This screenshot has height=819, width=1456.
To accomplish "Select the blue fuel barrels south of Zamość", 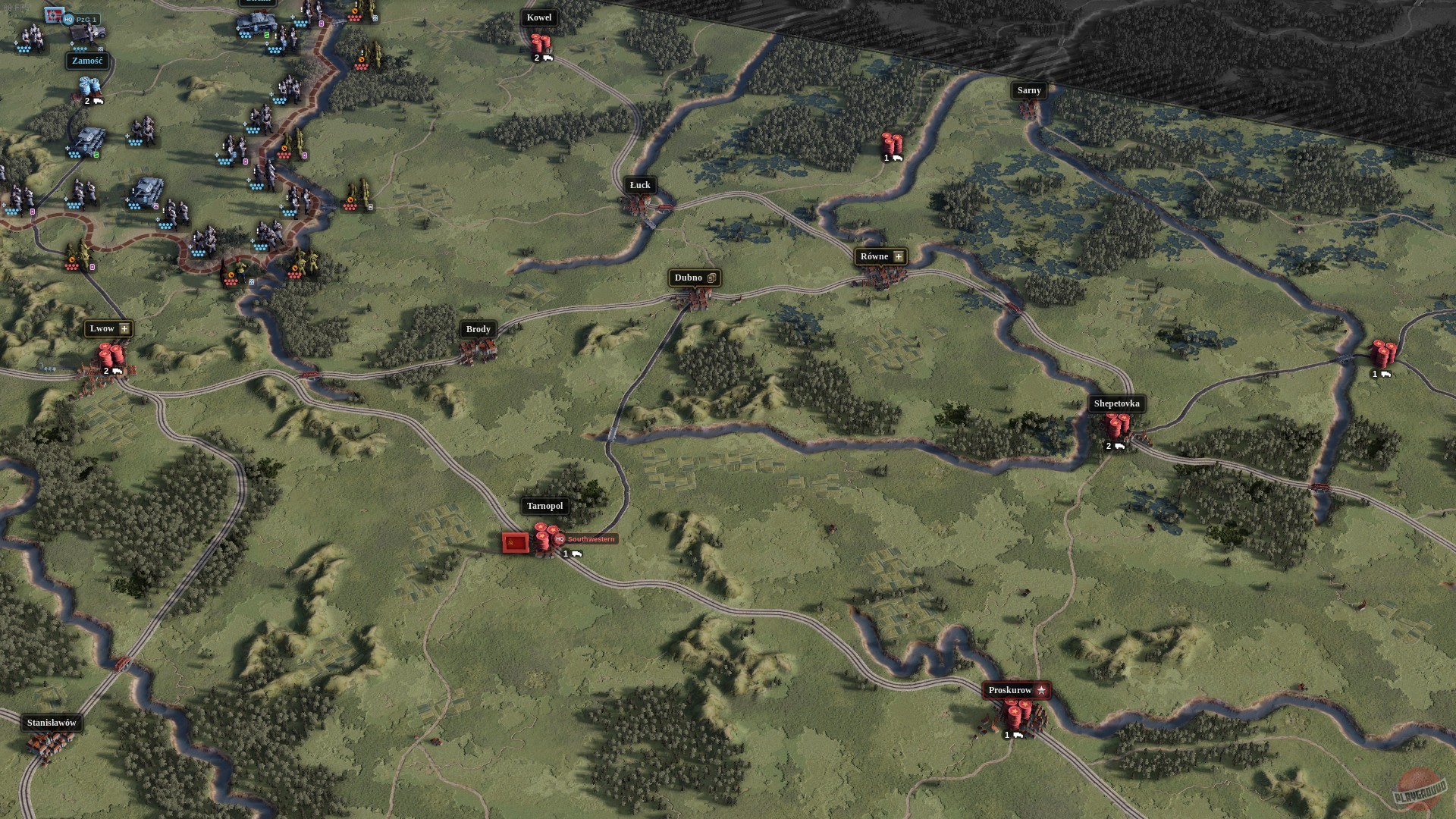I will click(88, 85).
